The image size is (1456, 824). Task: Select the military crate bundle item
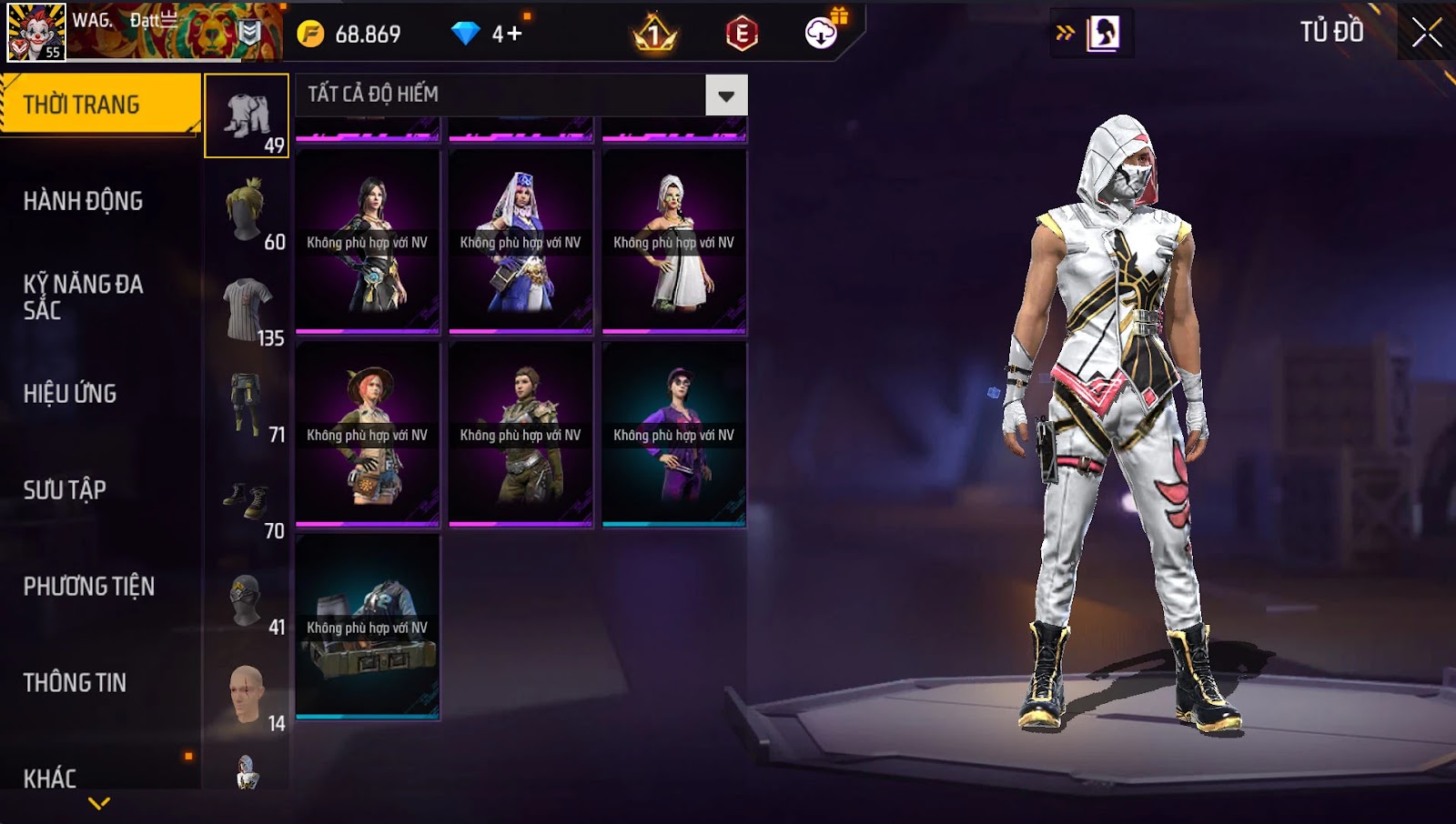tap(368, 628)
